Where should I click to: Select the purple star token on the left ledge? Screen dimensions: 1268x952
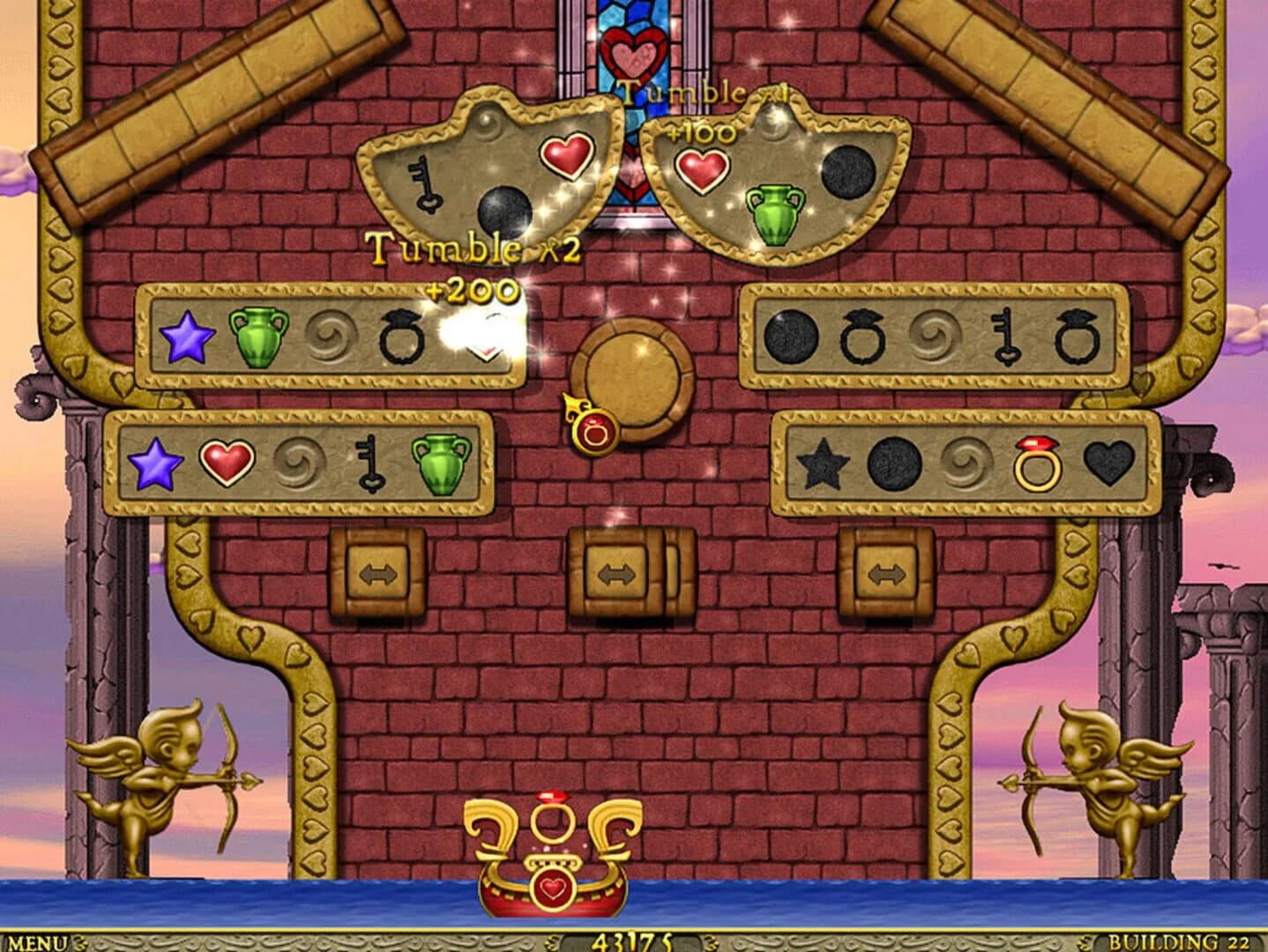tap(184, 338)
